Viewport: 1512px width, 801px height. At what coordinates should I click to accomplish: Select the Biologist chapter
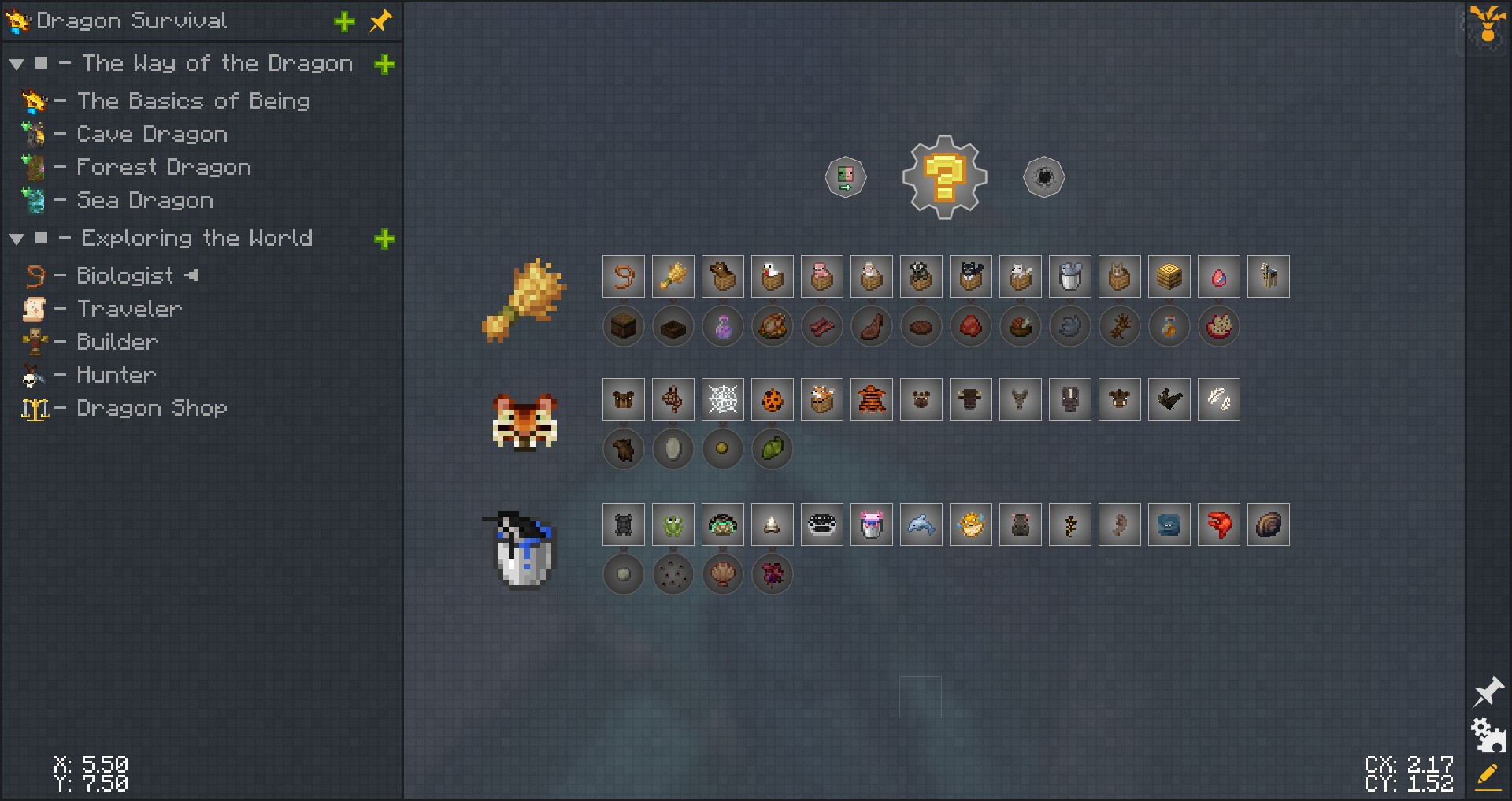tap(124, 276)
